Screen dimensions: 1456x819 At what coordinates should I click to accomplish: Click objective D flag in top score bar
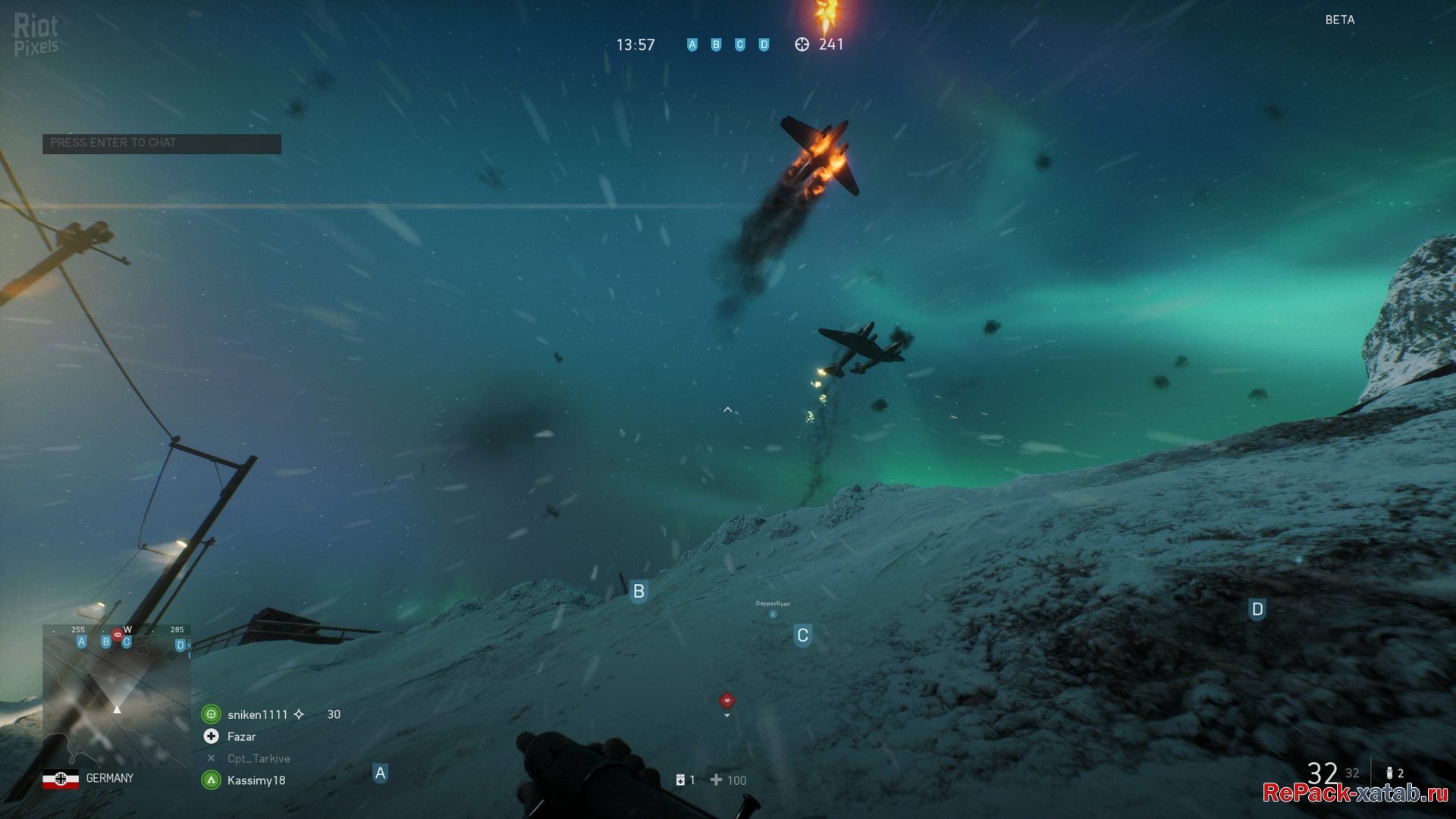(764, 45)
